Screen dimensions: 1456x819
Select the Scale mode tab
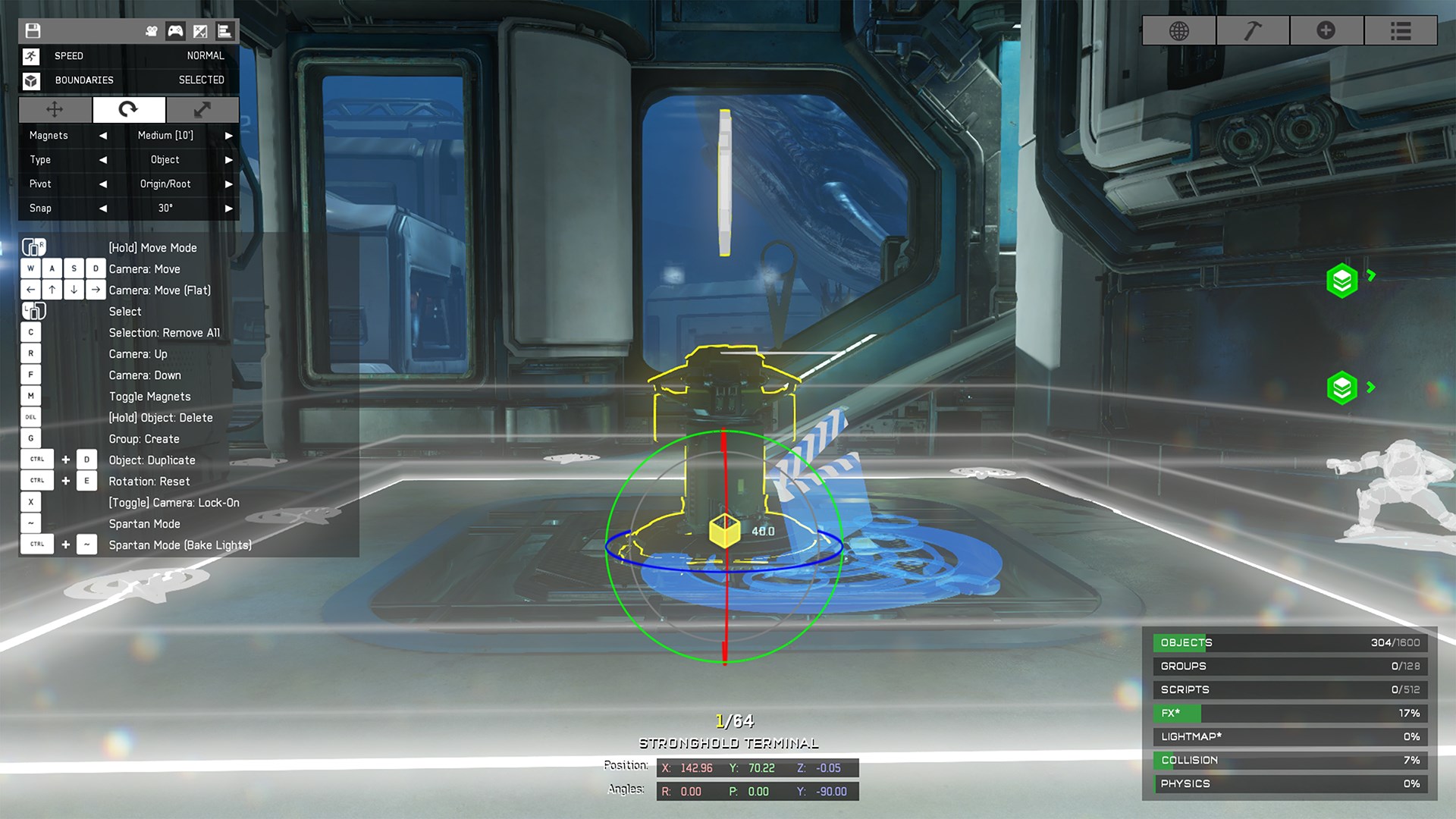202,110
